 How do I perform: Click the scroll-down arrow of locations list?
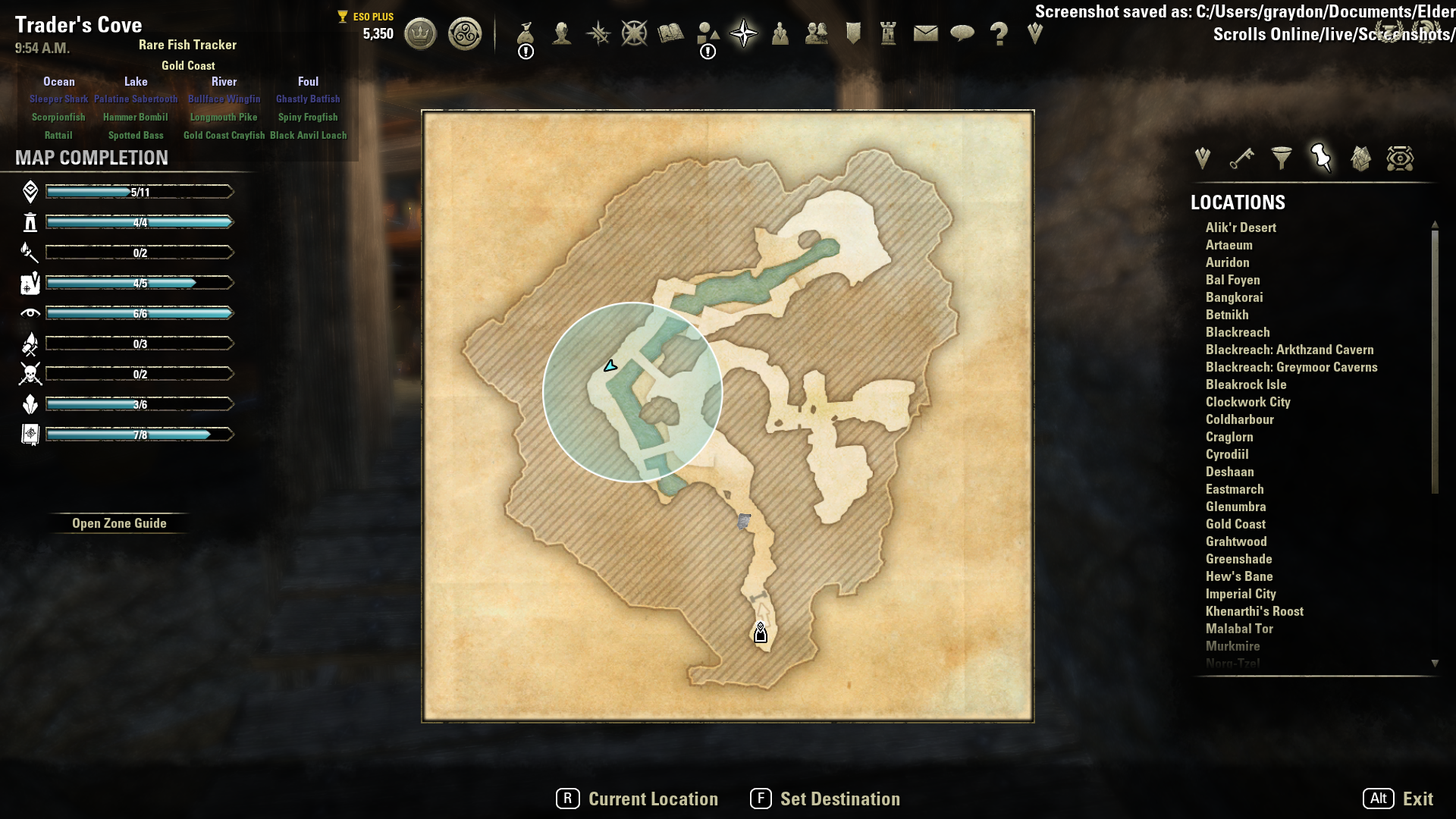(1435, 664)
